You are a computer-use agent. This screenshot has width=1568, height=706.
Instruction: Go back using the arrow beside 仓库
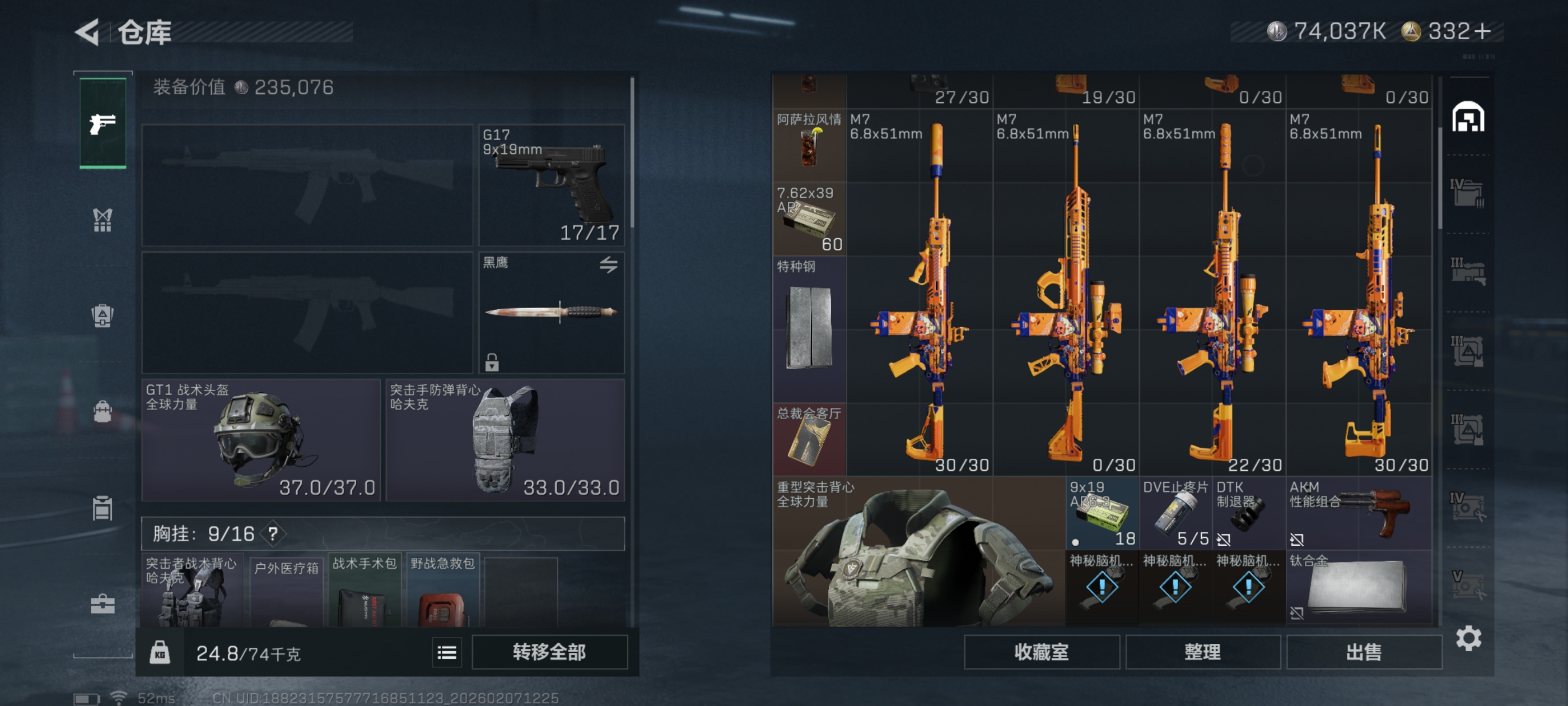tap(88, 32)
